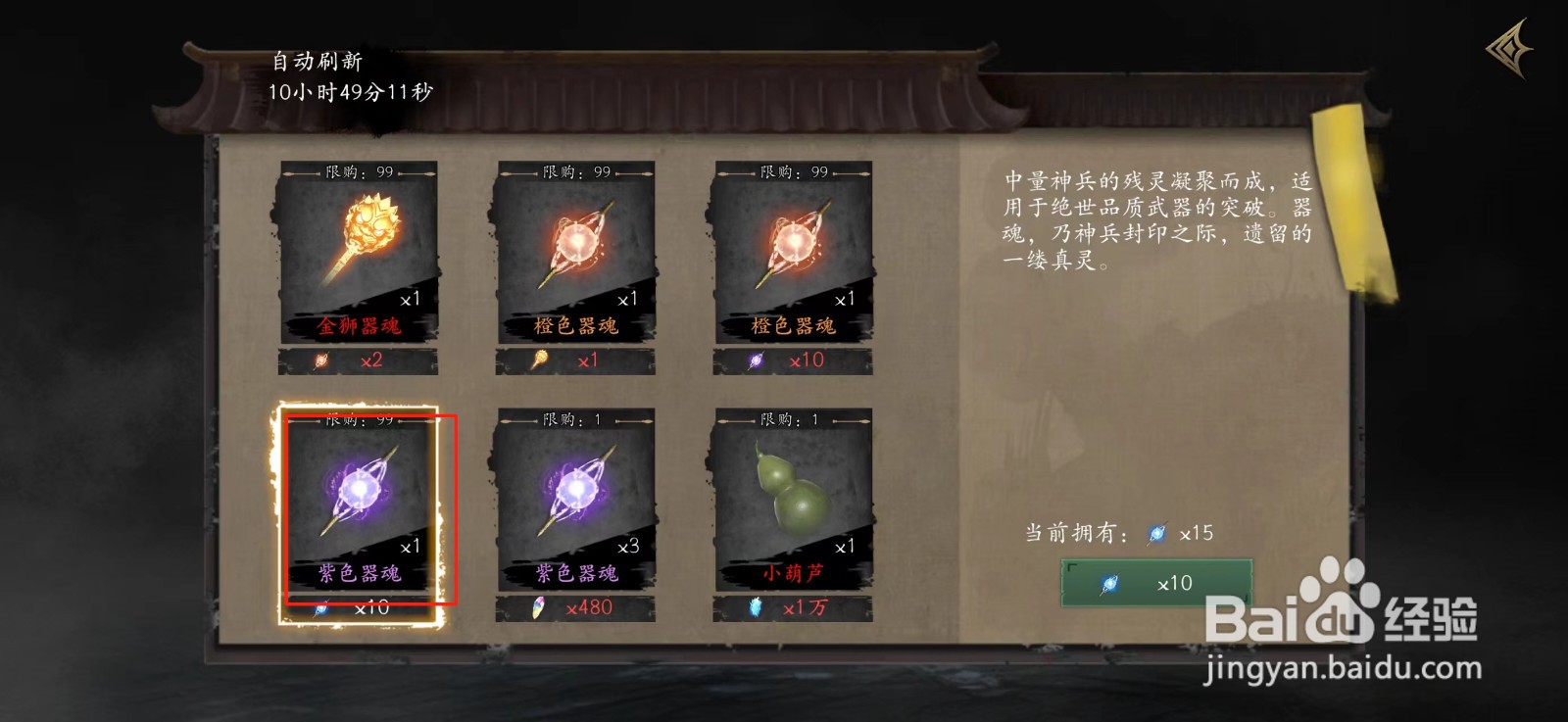The height and width of the screenshot is (722, 1568).
Task: Open the first 橙色器魂 item card
Action: pyautogui.click(x=576, y=250)
